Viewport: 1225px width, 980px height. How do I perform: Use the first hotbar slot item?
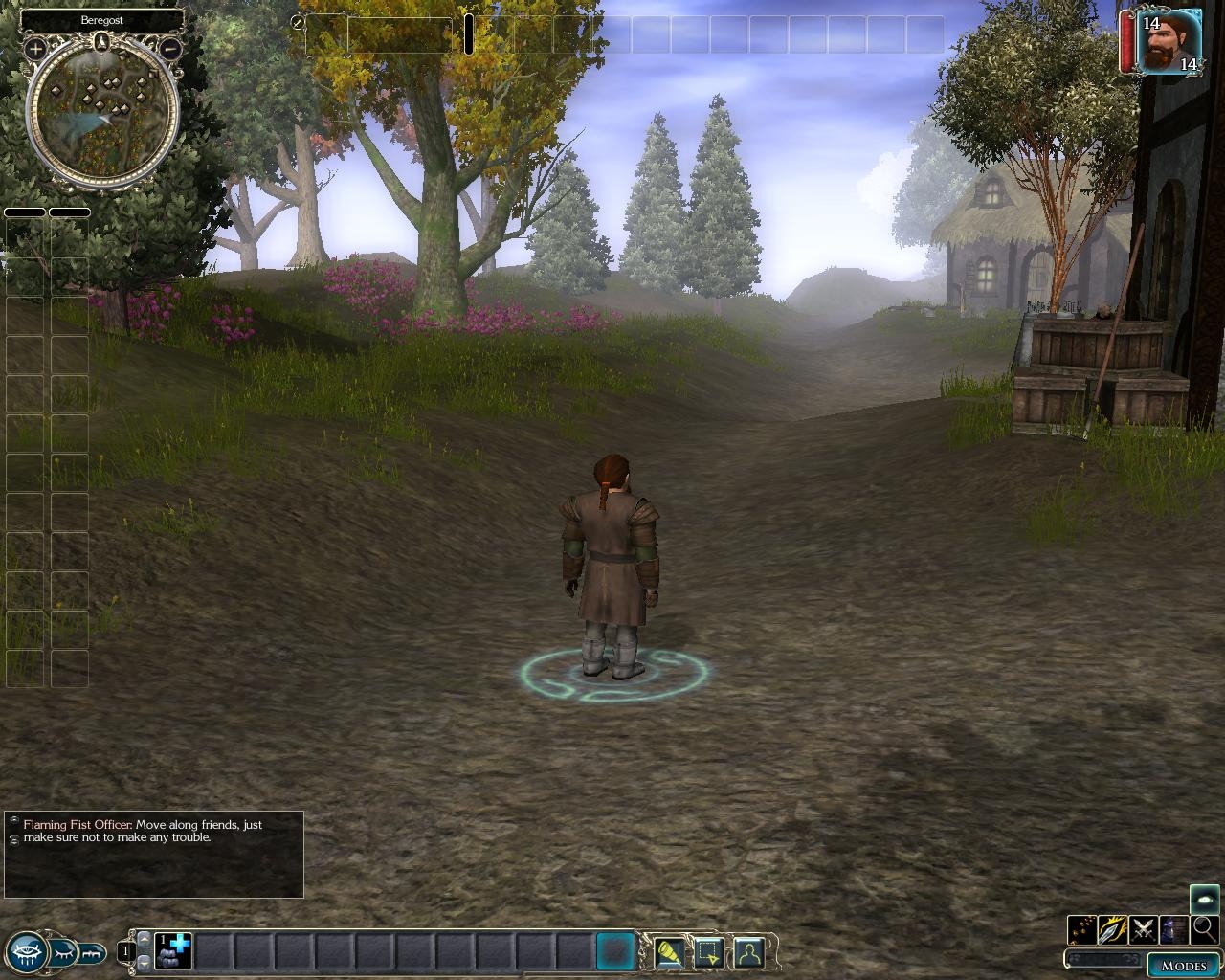174,951
